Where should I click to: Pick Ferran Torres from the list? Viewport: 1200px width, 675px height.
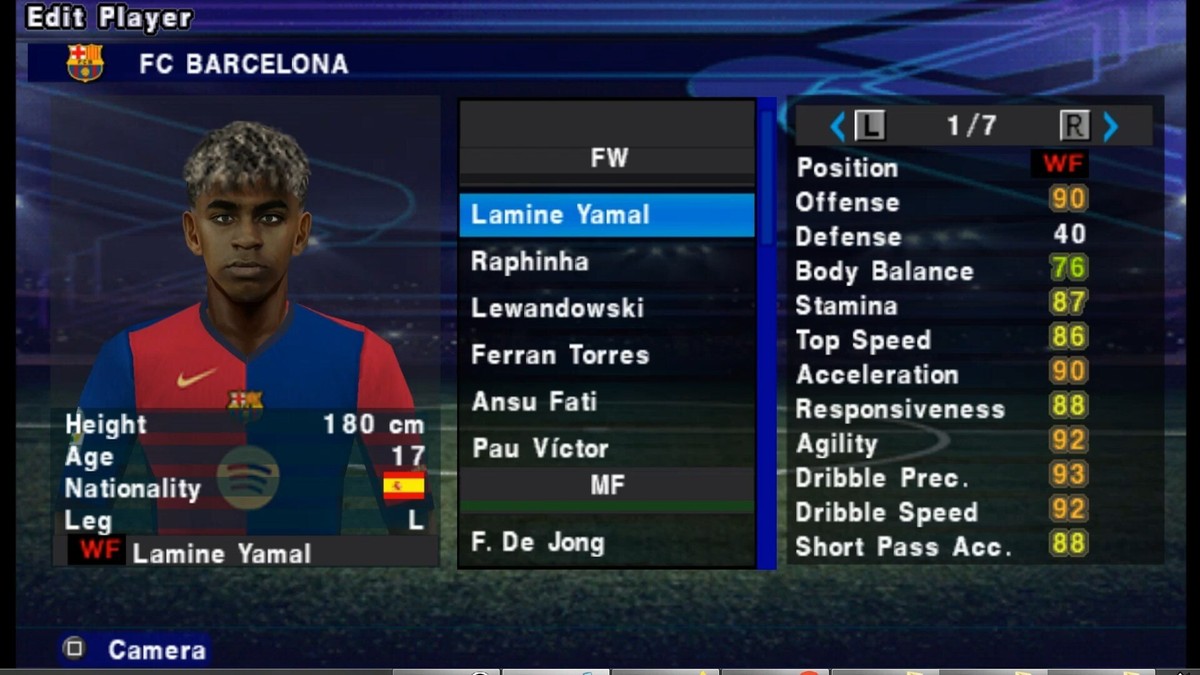click(x=606, y=355)
